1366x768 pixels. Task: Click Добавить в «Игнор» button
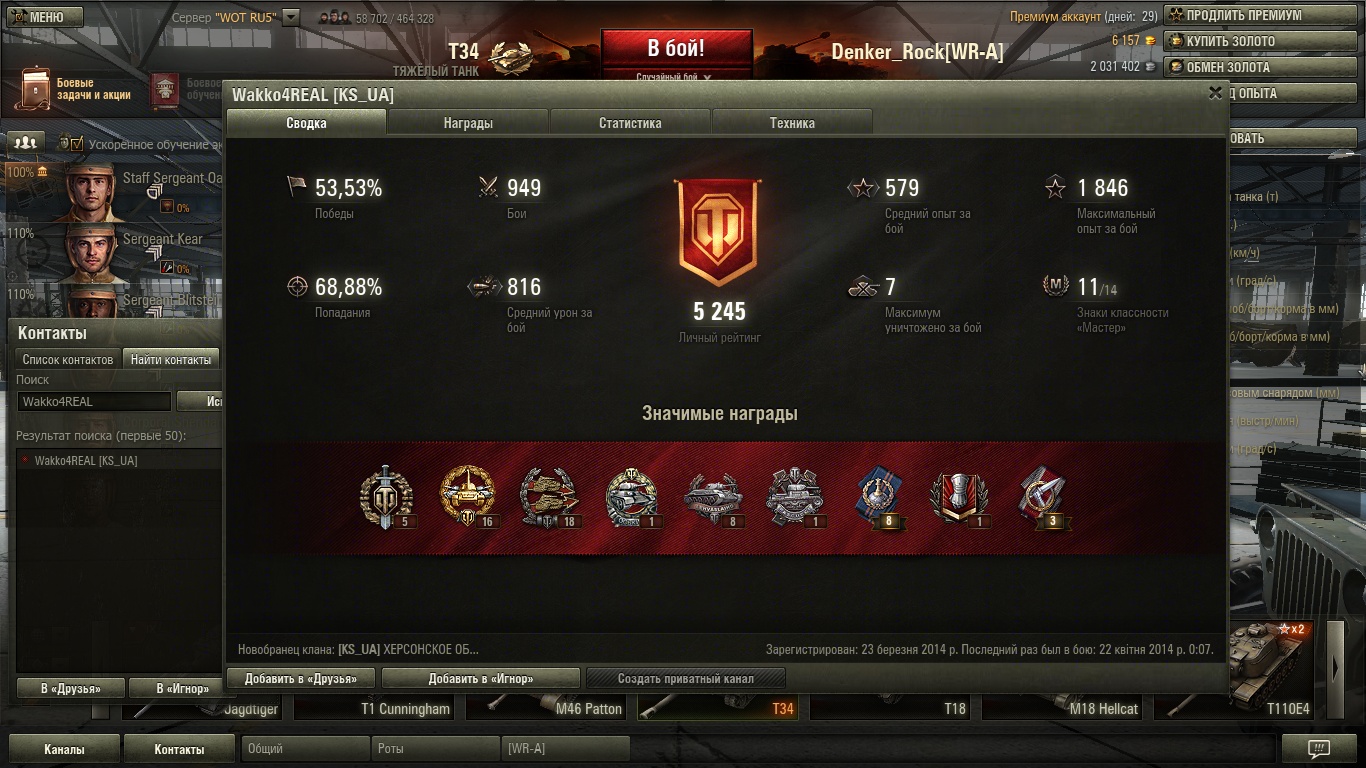[481, 678]
